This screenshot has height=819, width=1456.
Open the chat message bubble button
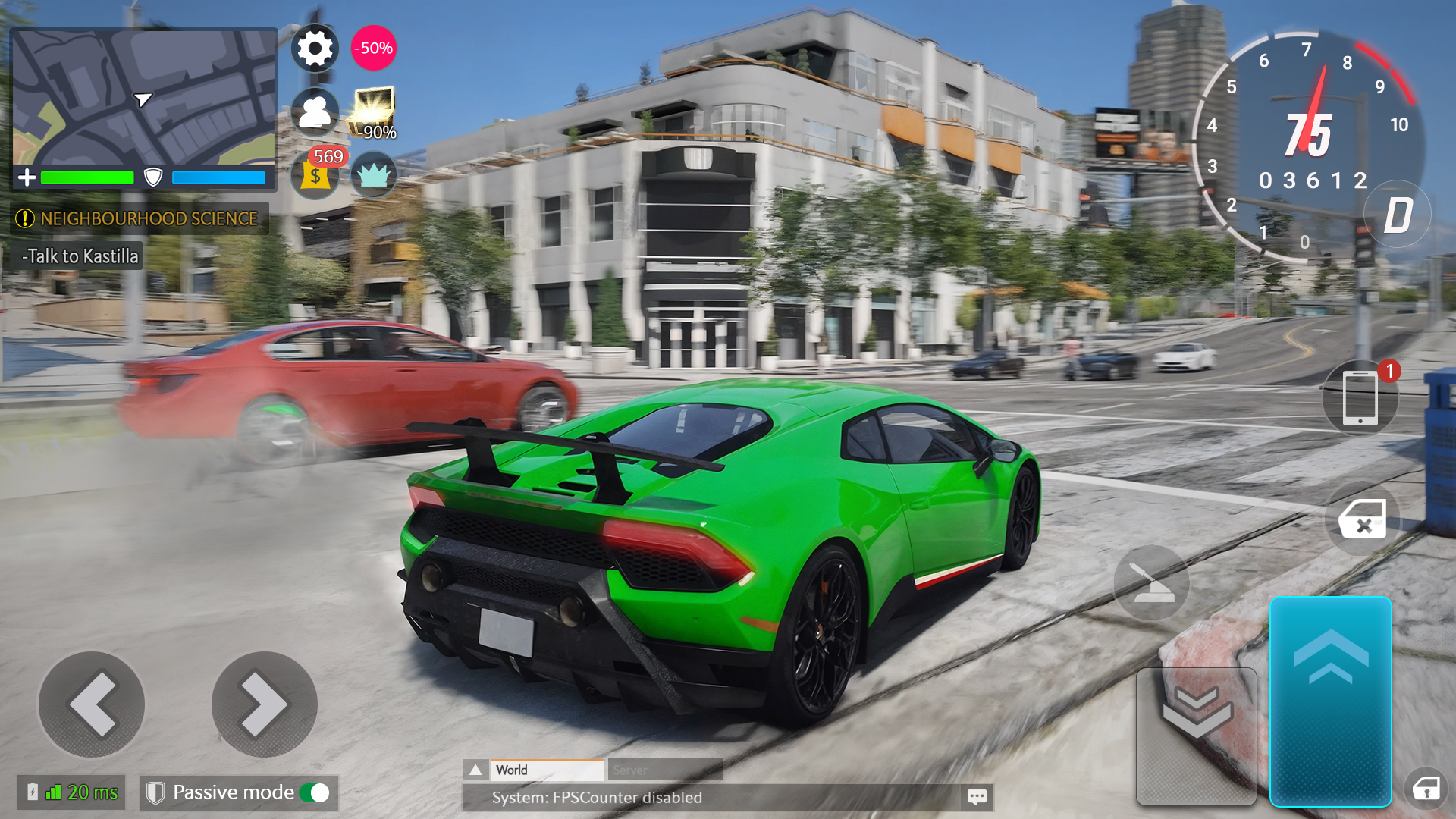[x=977, y=797]
